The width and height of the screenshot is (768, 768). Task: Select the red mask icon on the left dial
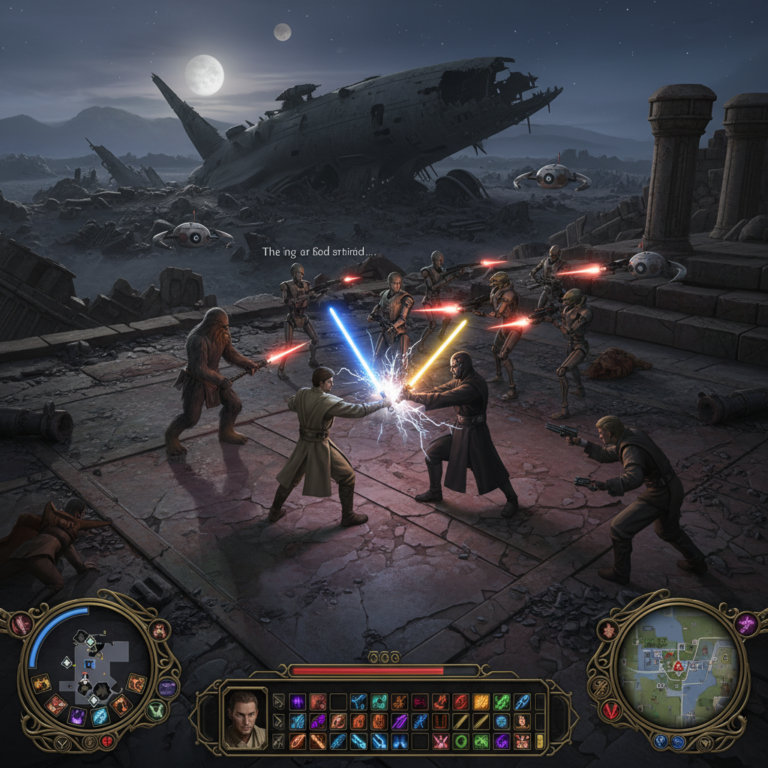(159, 630)
